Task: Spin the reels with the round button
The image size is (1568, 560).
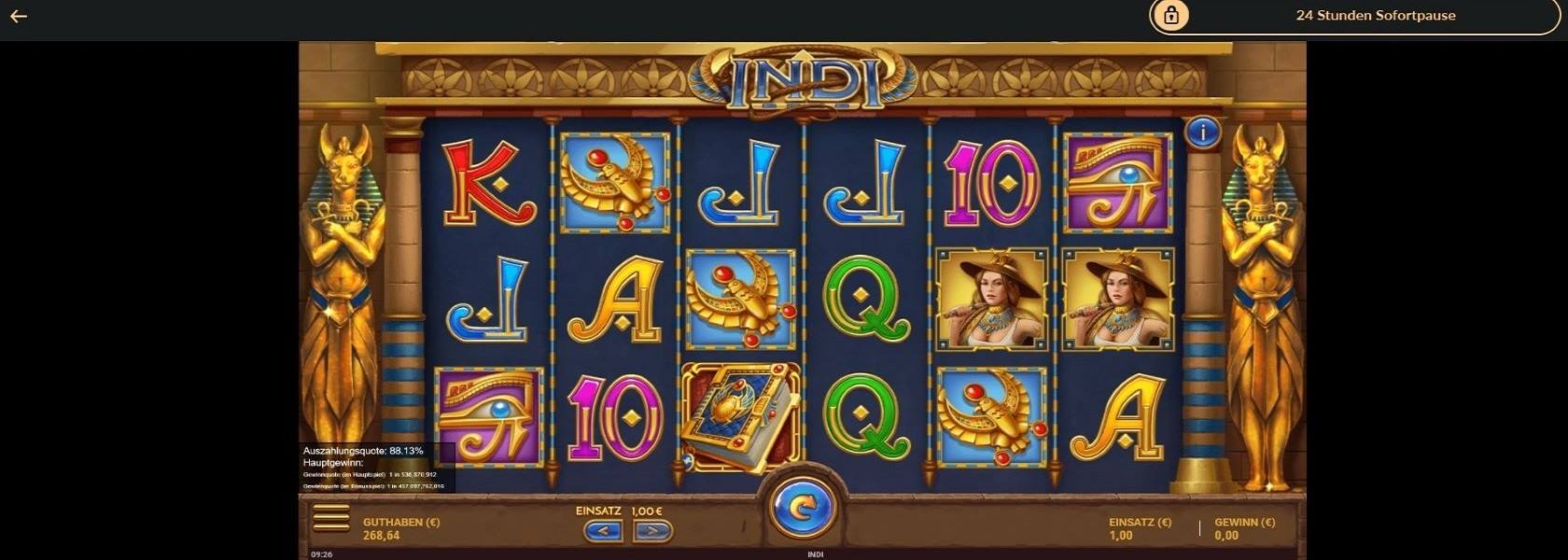Action: point(801,509)
